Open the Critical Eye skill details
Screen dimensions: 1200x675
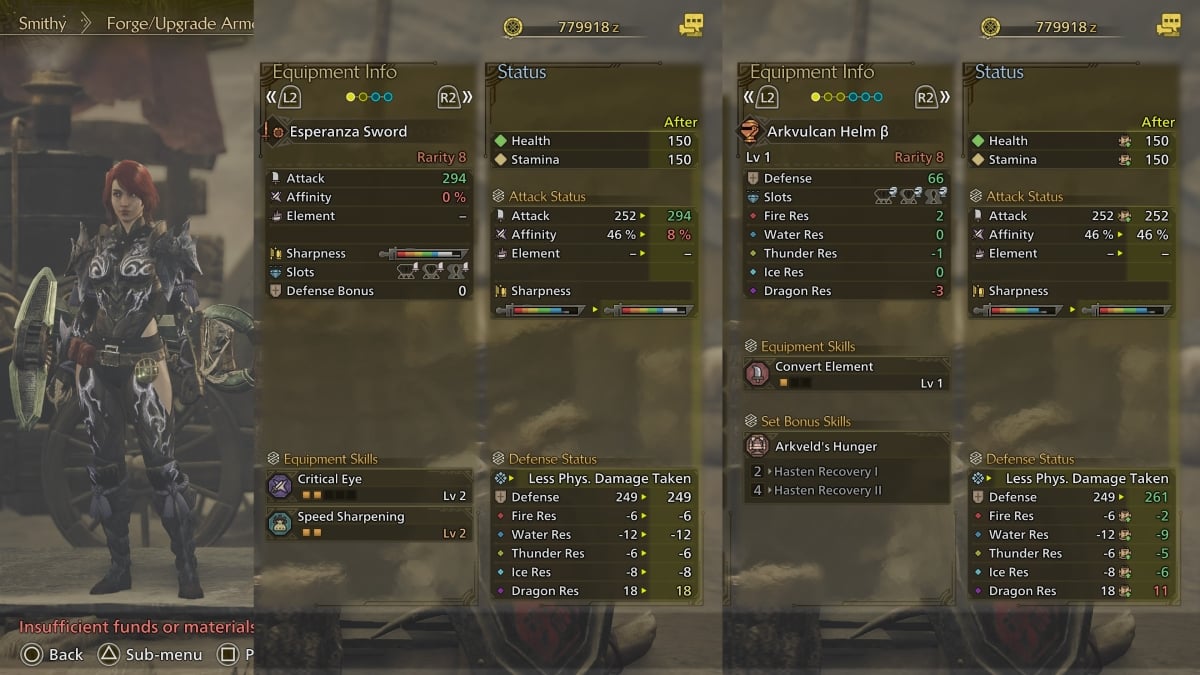click(368, 487)
